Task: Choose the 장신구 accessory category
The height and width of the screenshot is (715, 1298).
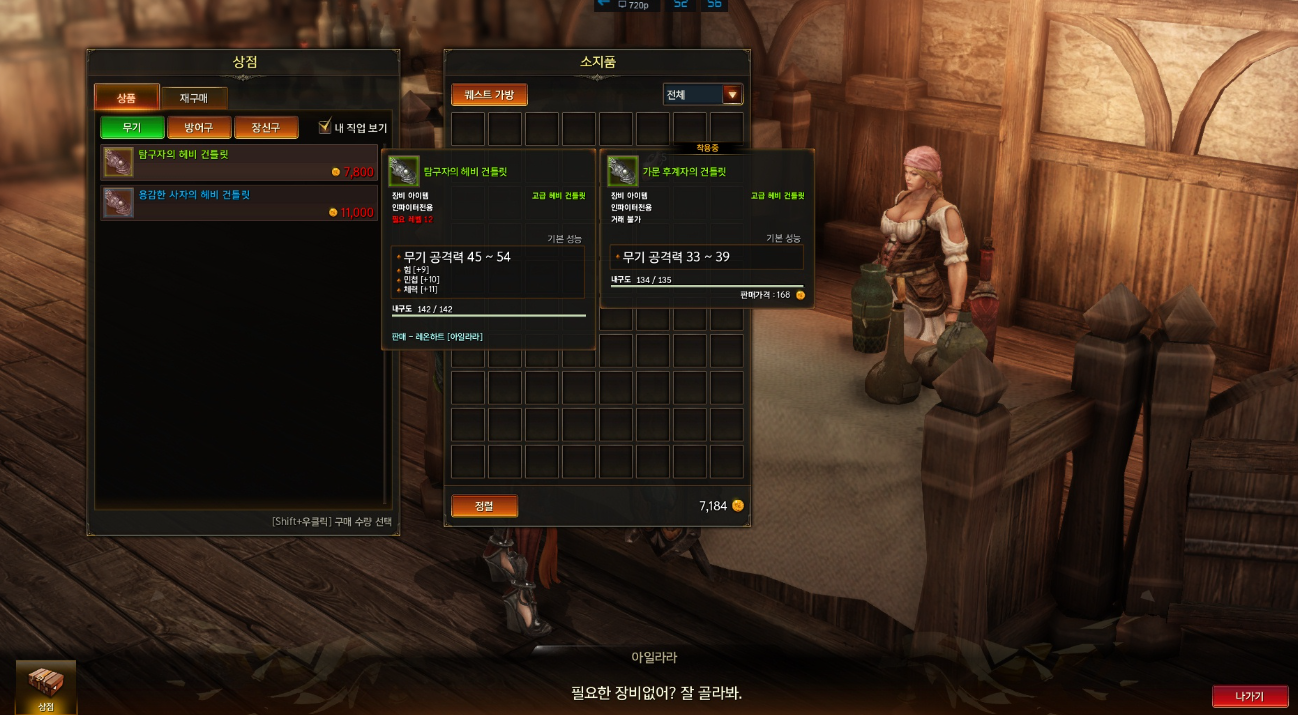Action: click(x=266, y=127)
